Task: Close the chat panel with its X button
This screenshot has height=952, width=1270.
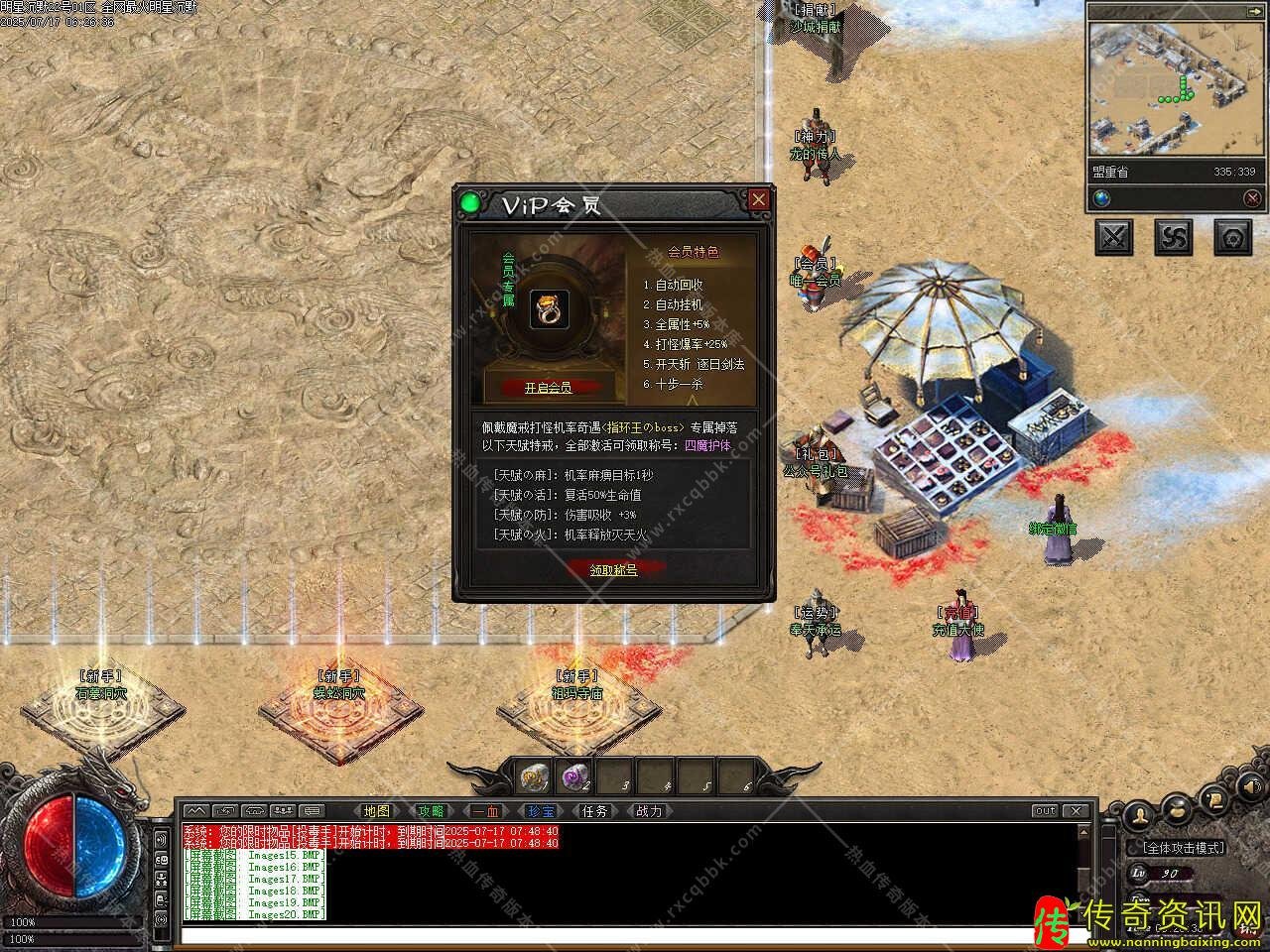Action: pos(1076,811)
